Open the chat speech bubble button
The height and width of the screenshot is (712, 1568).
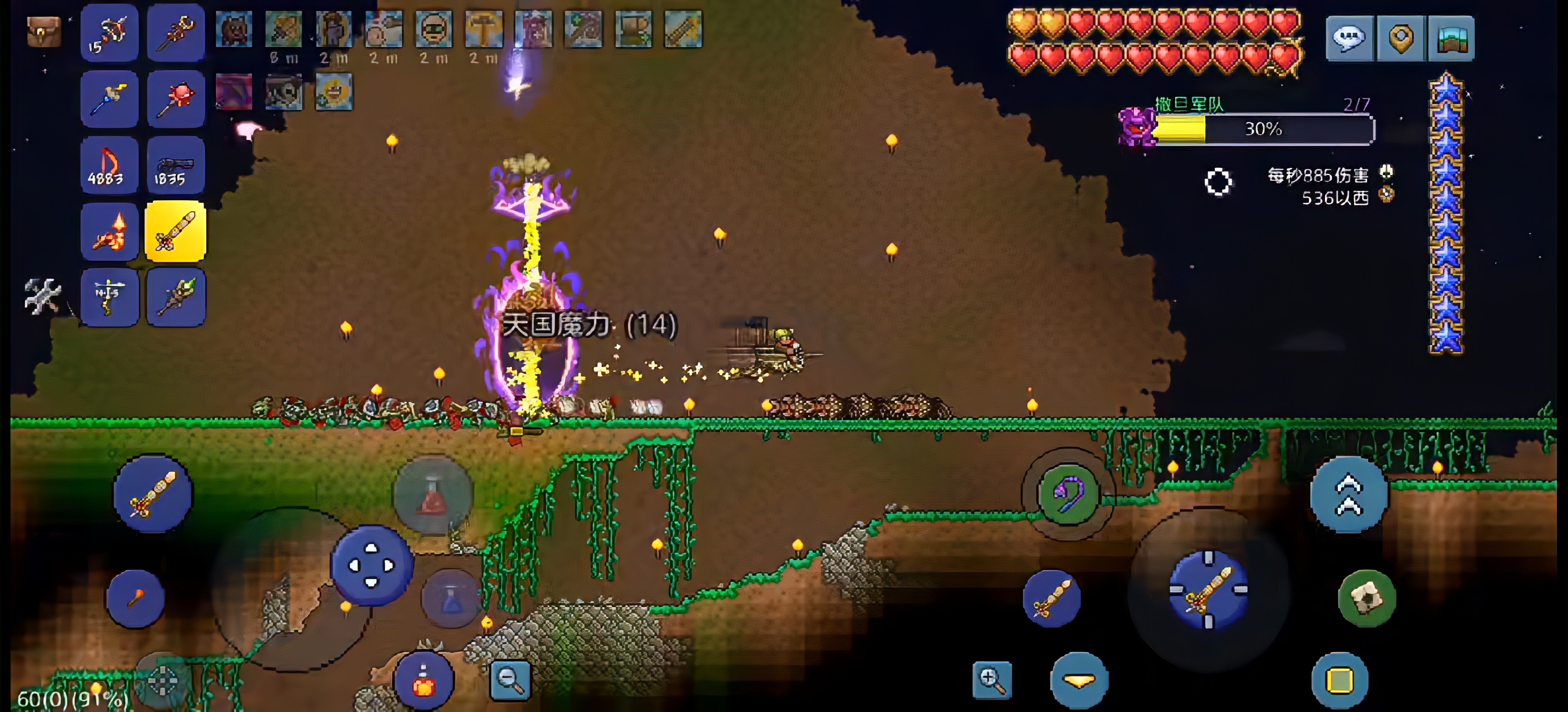click(1349, 38)
